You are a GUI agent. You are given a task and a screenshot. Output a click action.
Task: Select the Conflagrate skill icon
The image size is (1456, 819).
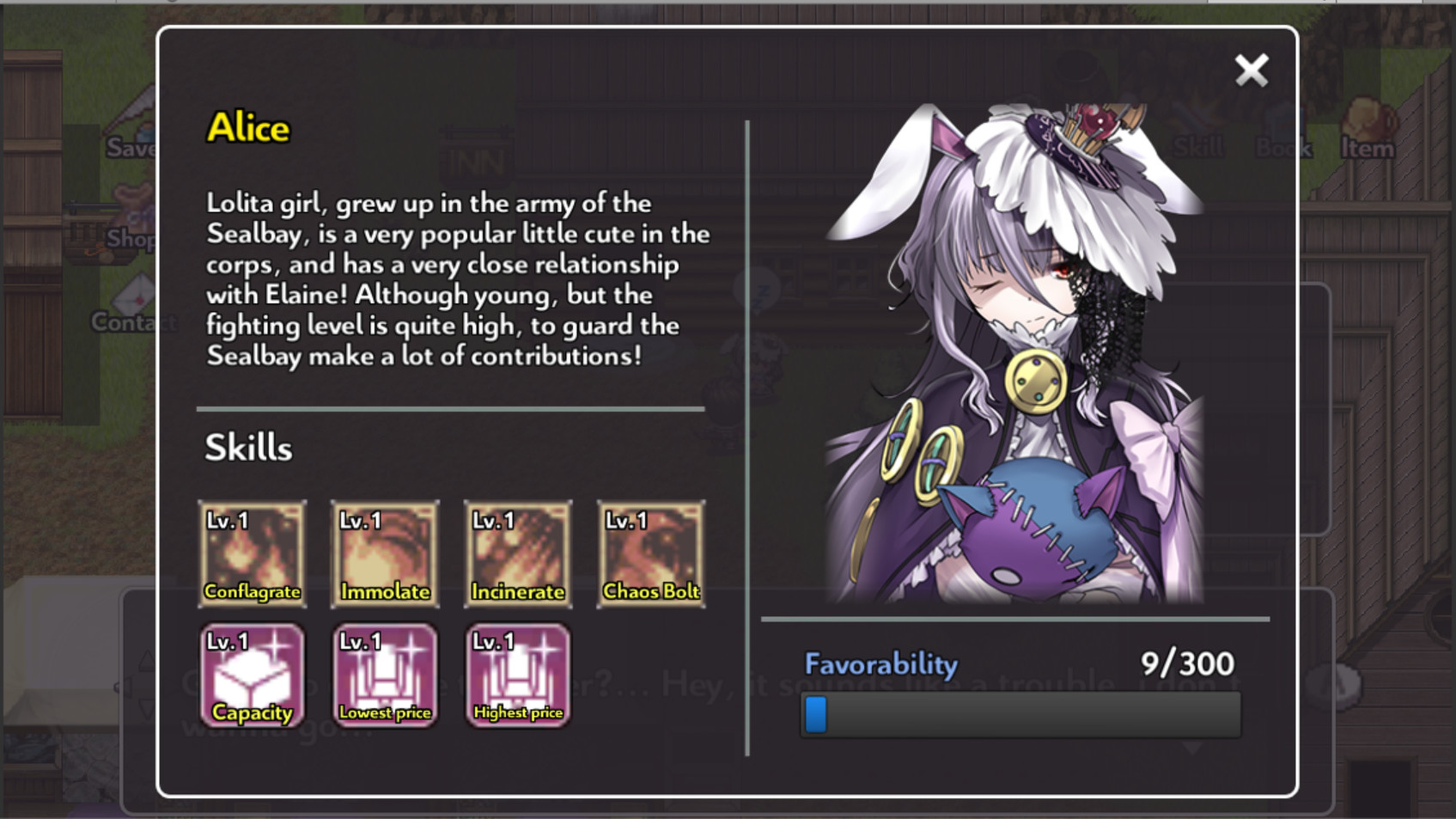pos(252,553)
